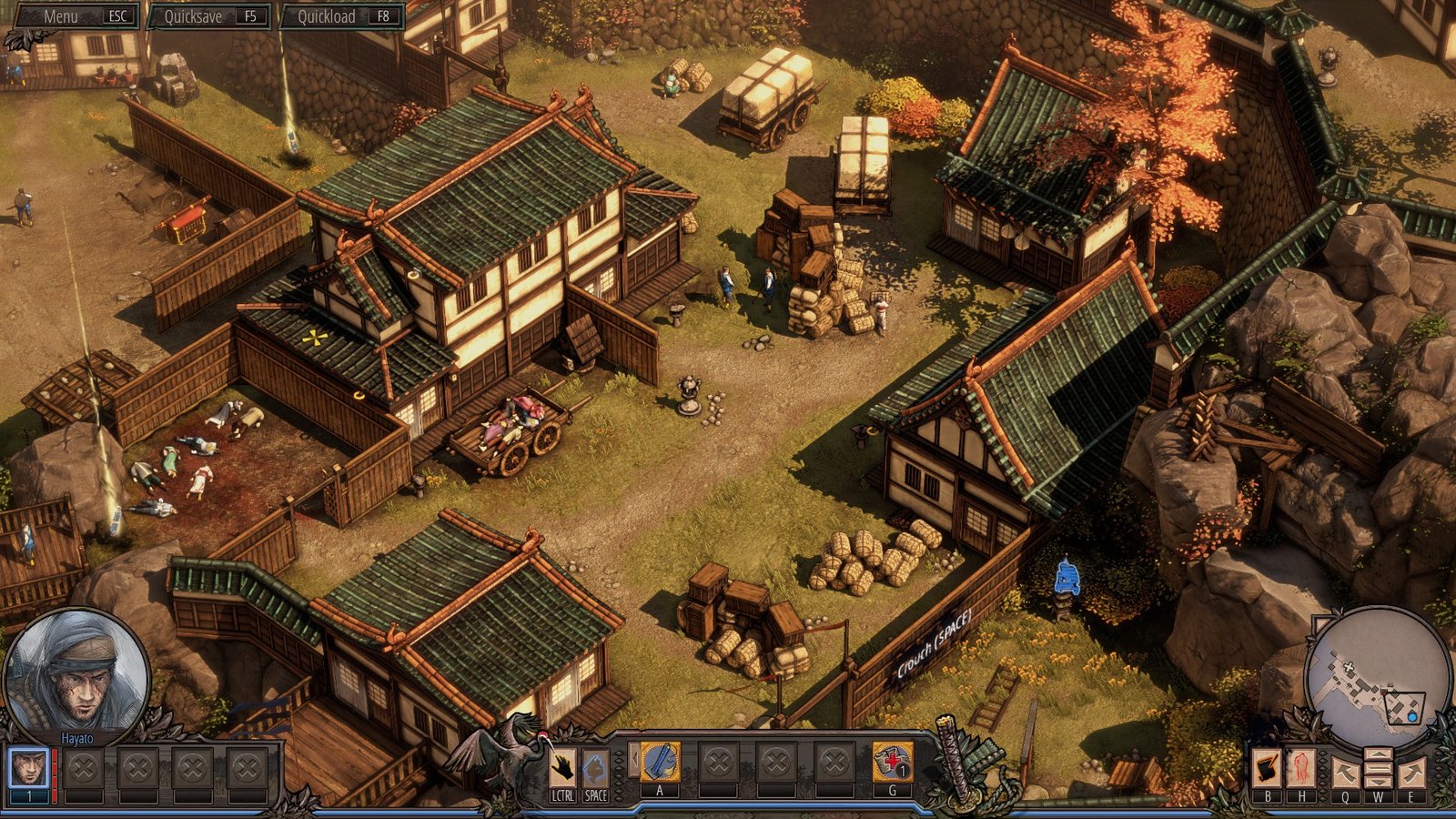
Task: Click Hayato's large round portrait
Action: click(x=76, y=672)
